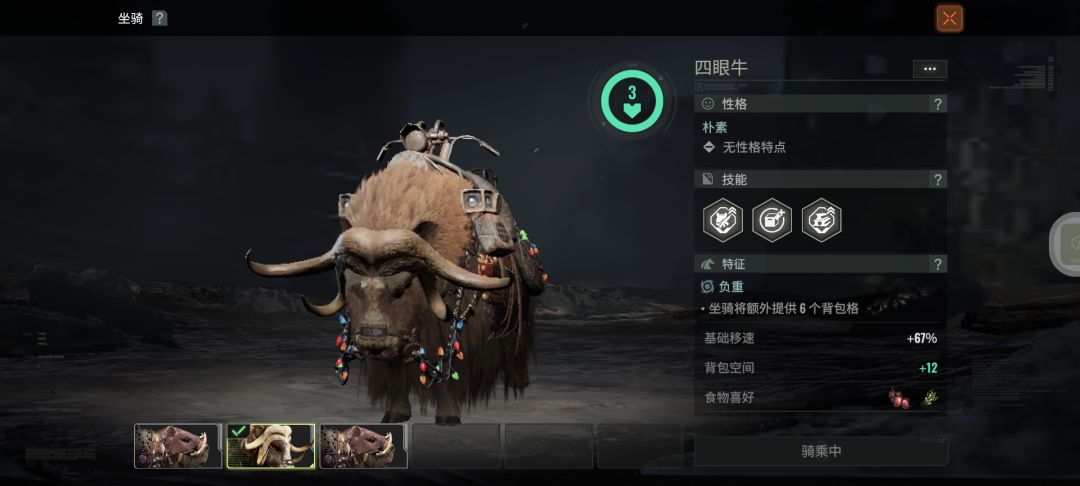Select the checked four-eyed ox mount thumbnail

coord(271,446)
